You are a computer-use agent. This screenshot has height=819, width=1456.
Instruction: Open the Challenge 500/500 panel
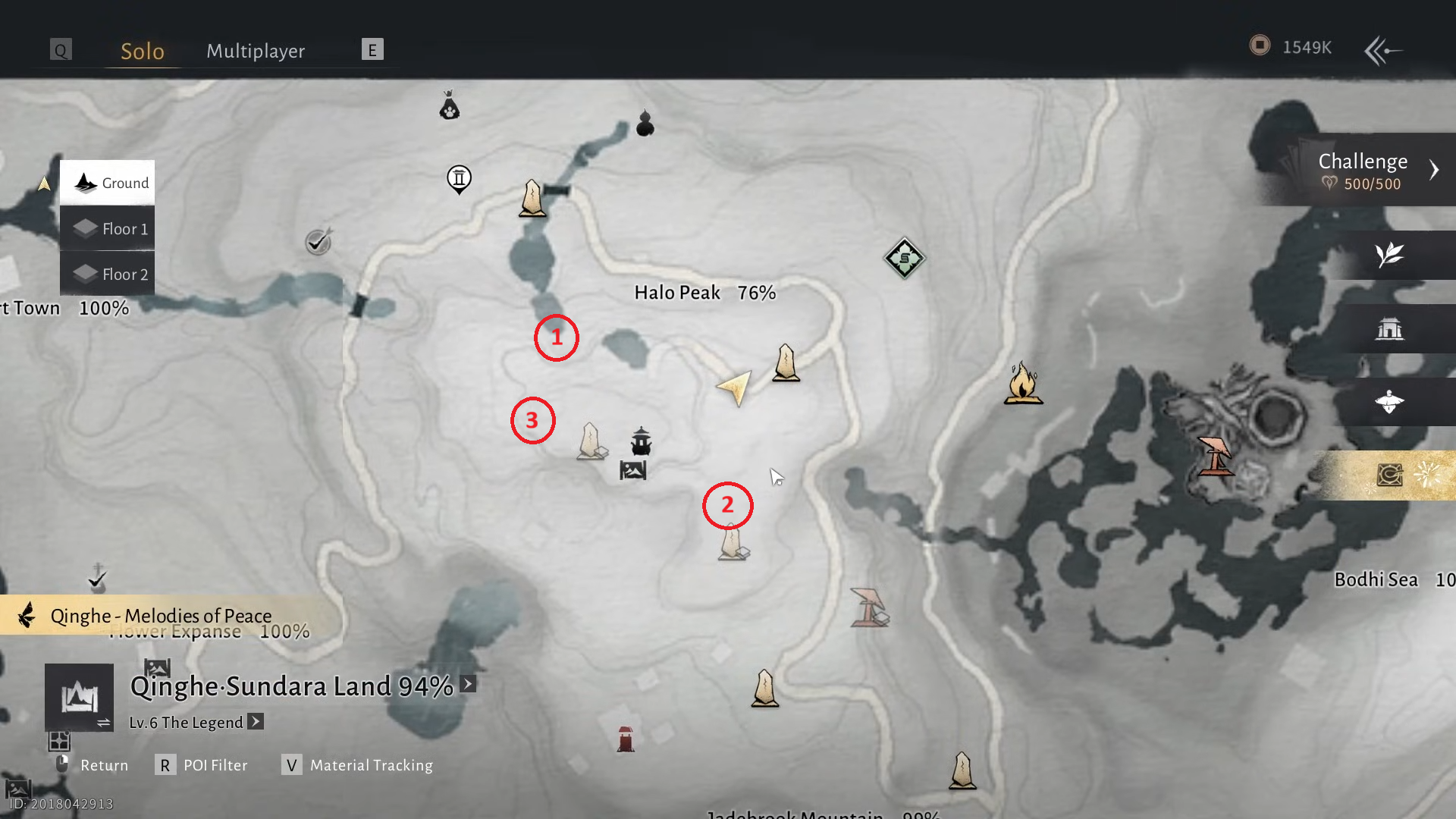click(x=1365, y=171)
